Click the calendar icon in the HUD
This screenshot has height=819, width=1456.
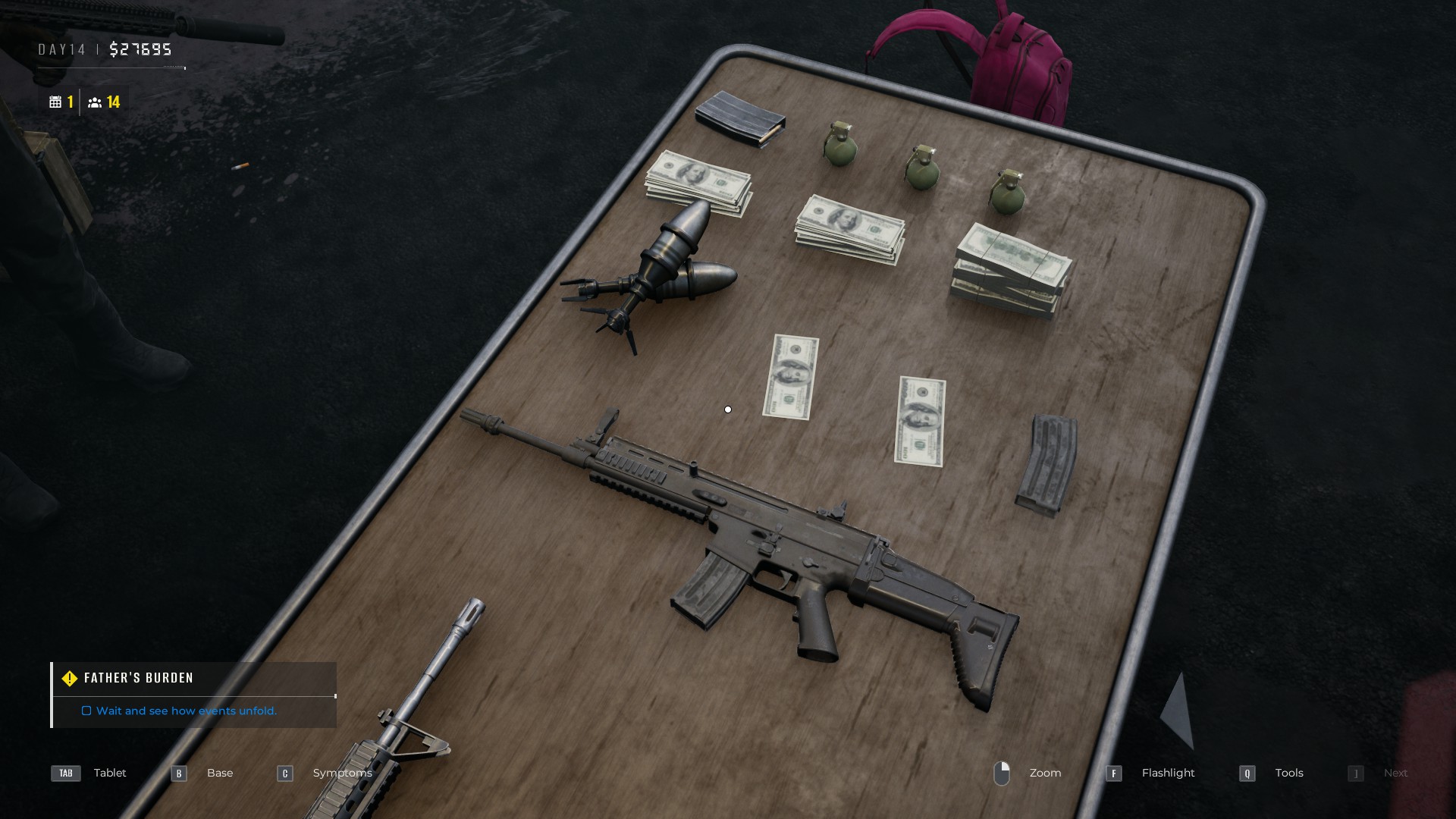coord(55,102)
